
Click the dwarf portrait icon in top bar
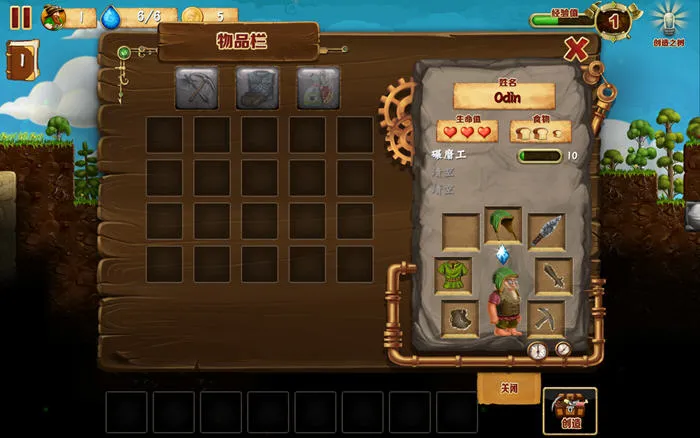click(x=54, y=16)
